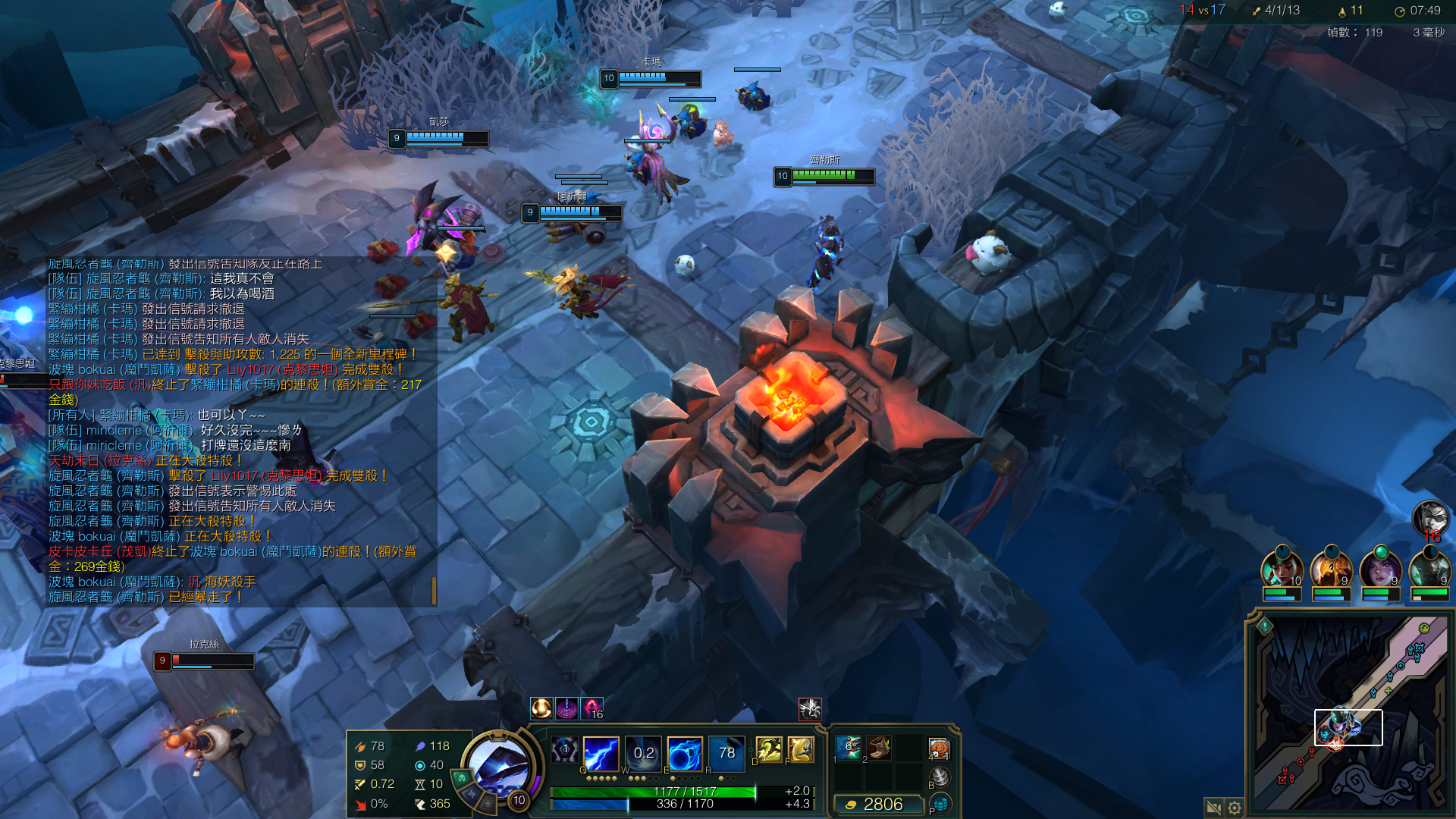Use the D summoner spell
This screenshot has width=1456, height=819.
(769, 749)
